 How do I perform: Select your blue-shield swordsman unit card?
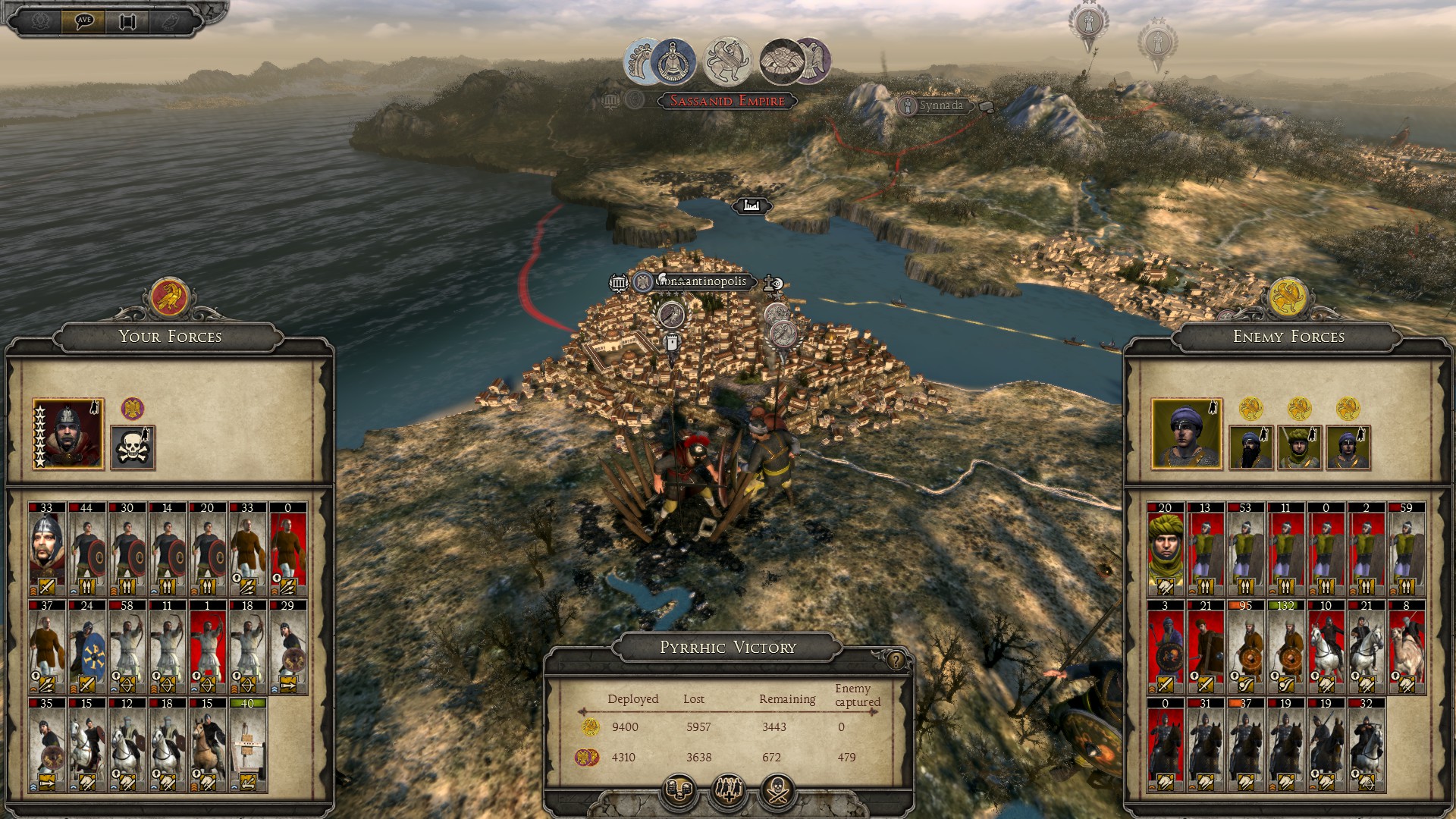tap(86, 647)
